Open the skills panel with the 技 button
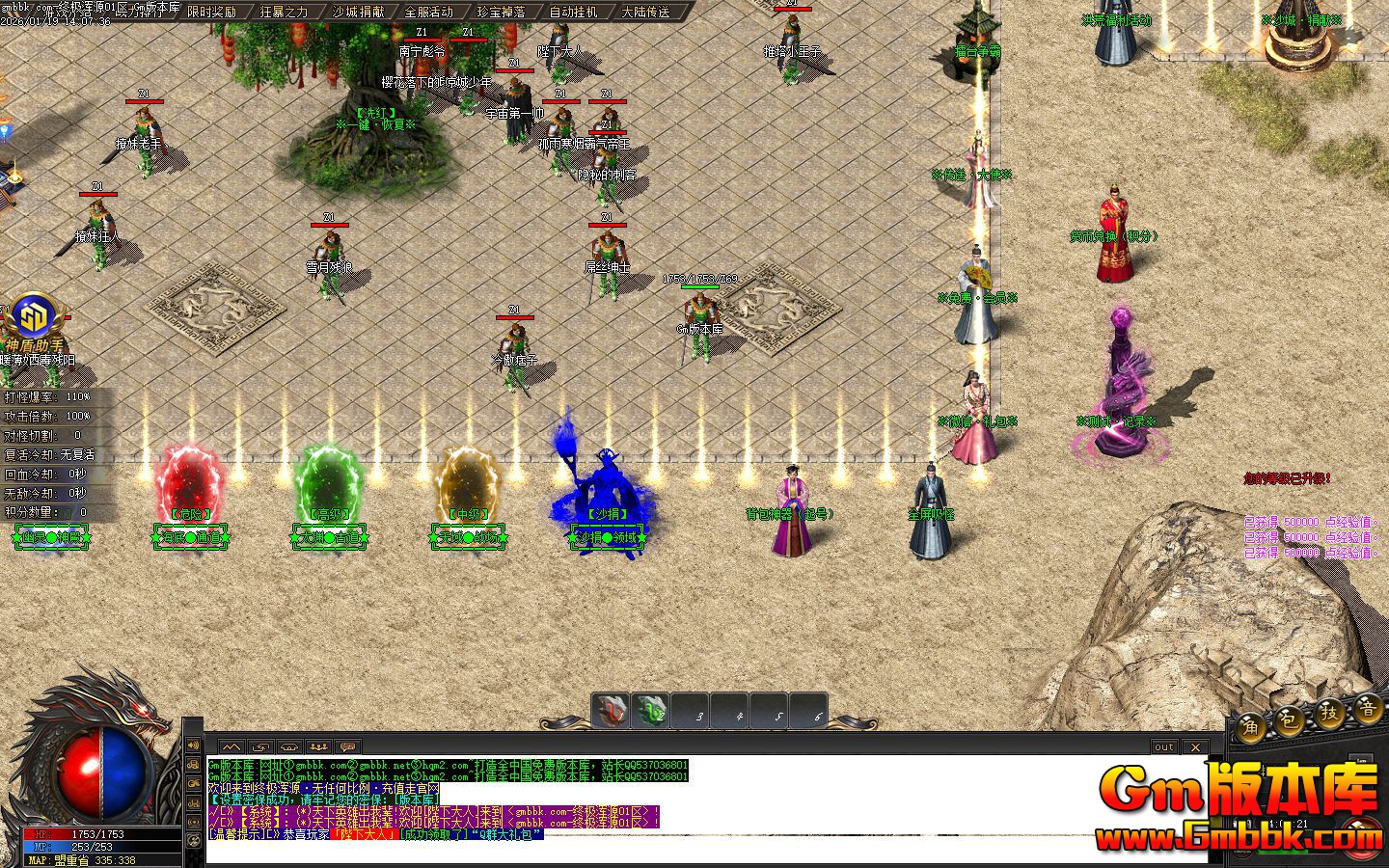 [1329, 713]
